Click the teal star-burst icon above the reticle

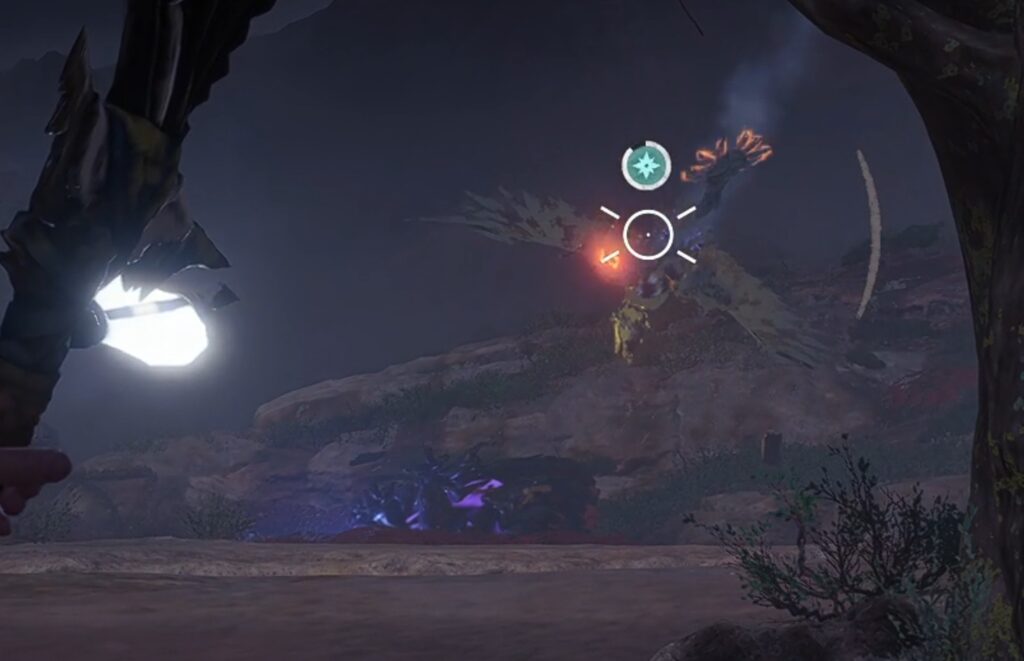[x=646, y=166]
